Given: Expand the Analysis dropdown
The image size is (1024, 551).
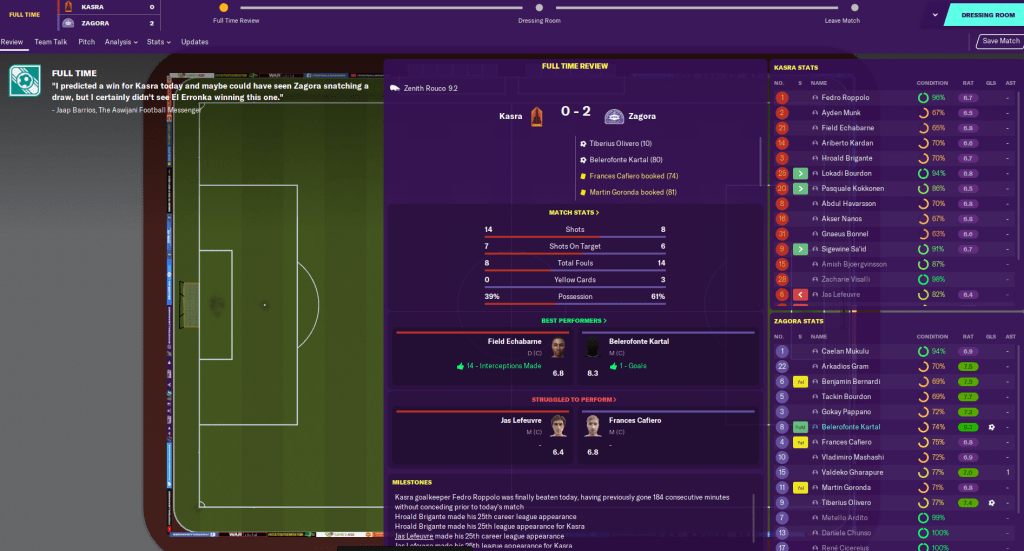Looking at the screenshot, I should click(121, 42).
